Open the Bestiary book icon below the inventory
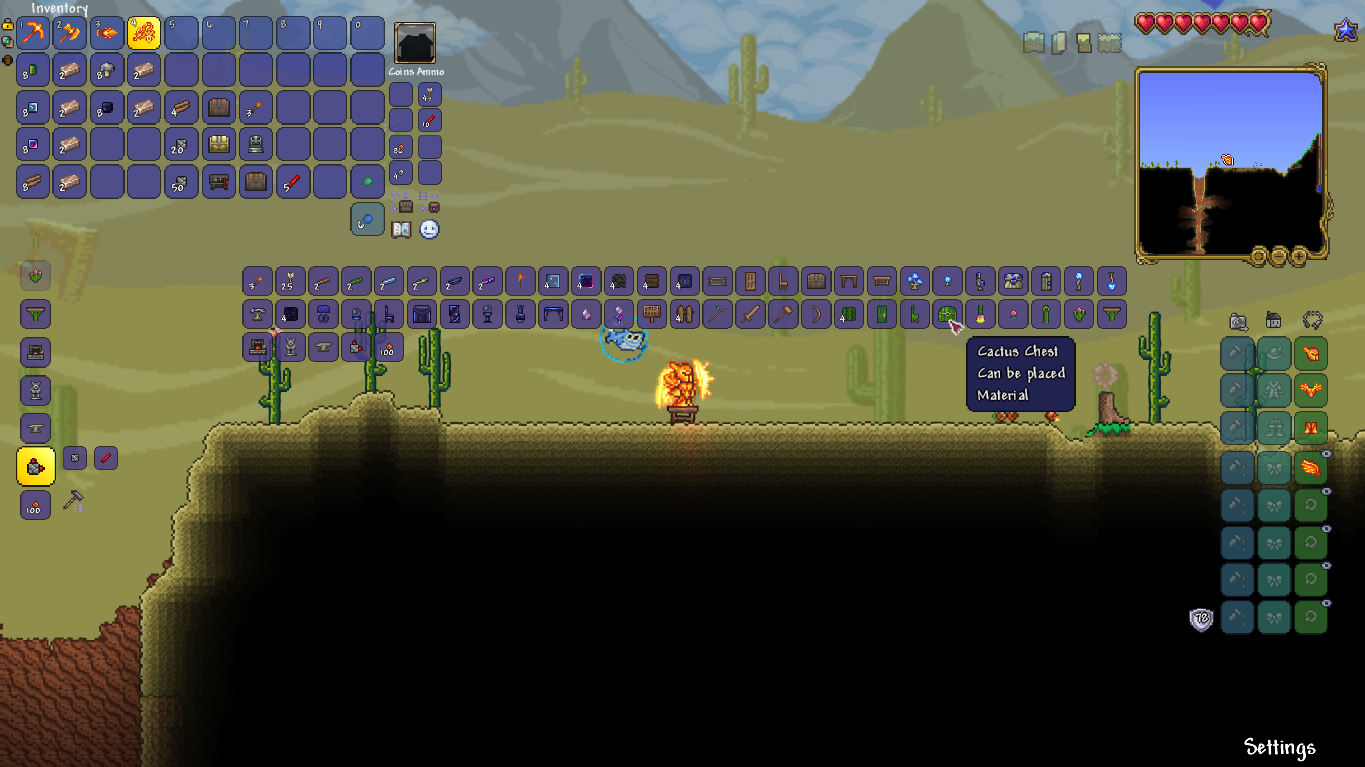 pos(400,228)
